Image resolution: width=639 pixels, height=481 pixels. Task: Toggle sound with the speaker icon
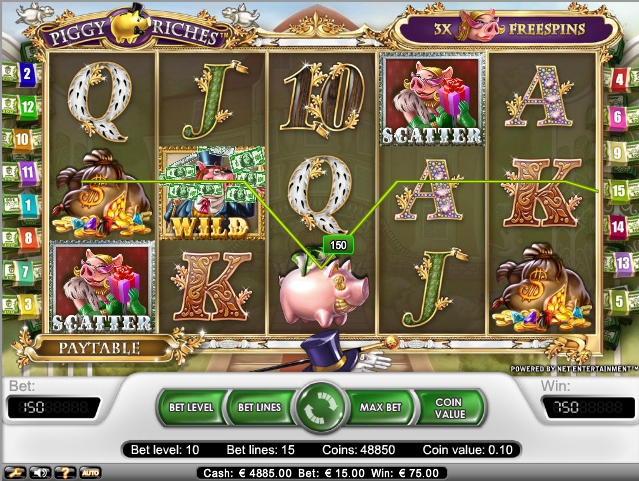pos(40,471)
